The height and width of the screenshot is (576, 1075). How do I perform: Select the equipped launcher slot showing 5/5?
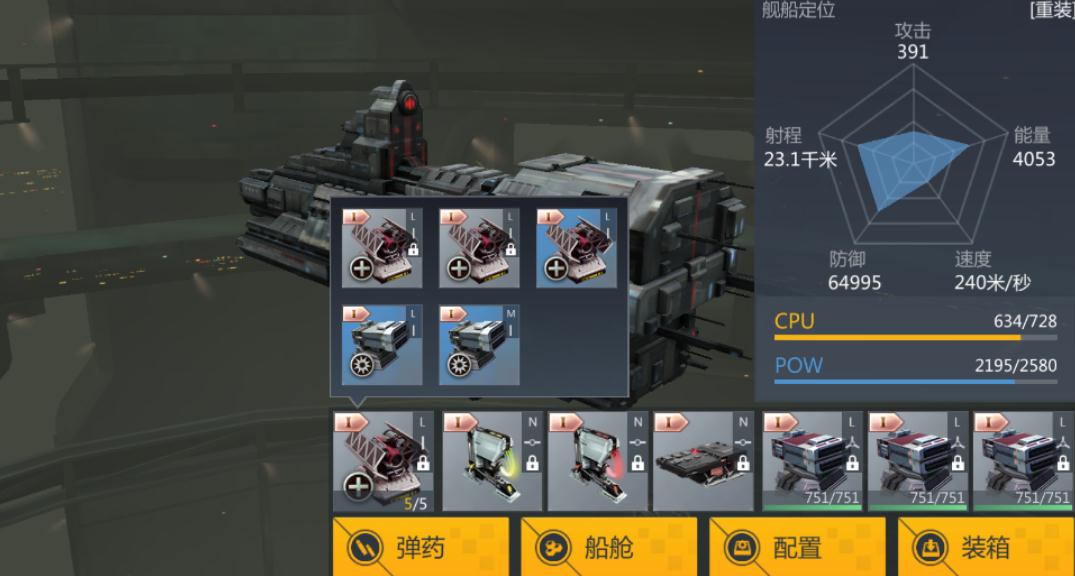(x=383, y=461)
